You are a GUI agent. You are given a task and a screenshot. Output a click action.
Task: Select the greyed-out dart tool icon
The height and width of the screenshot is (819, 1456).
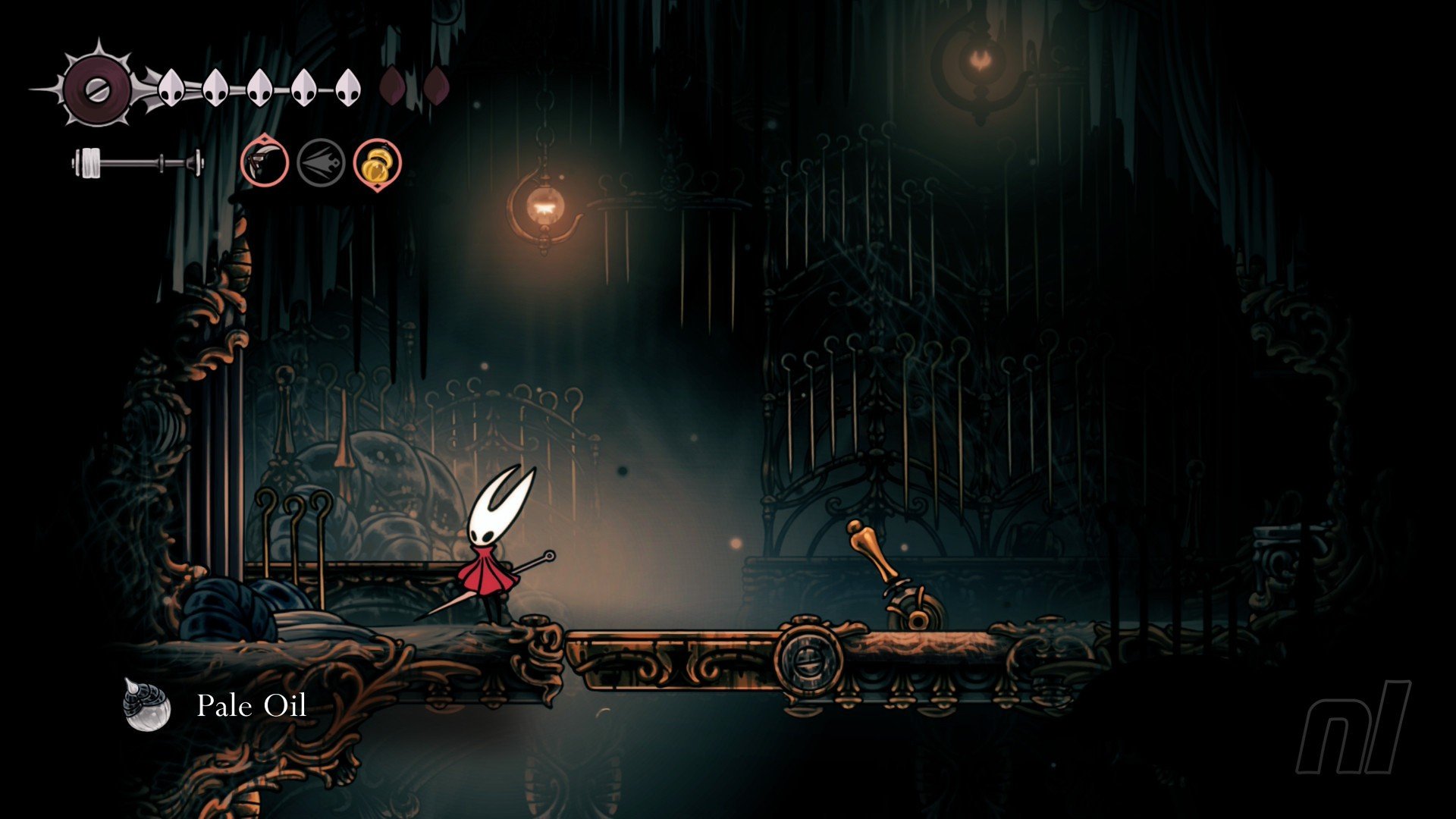point(321,162)
